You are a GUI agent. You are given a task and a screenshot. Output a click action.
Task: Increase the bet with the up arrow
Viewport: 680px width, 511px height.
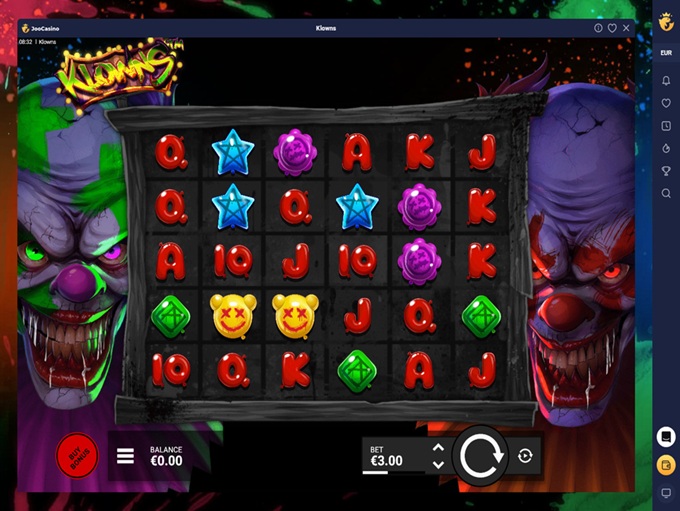click(x=438, y=449)
